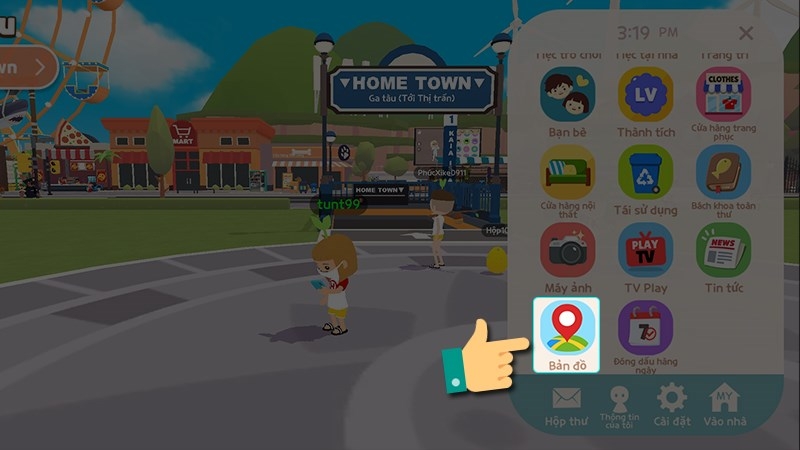Open the Hộp thư mailbox
This screenshot has width=800, height=450.
[x=566, y=405]
